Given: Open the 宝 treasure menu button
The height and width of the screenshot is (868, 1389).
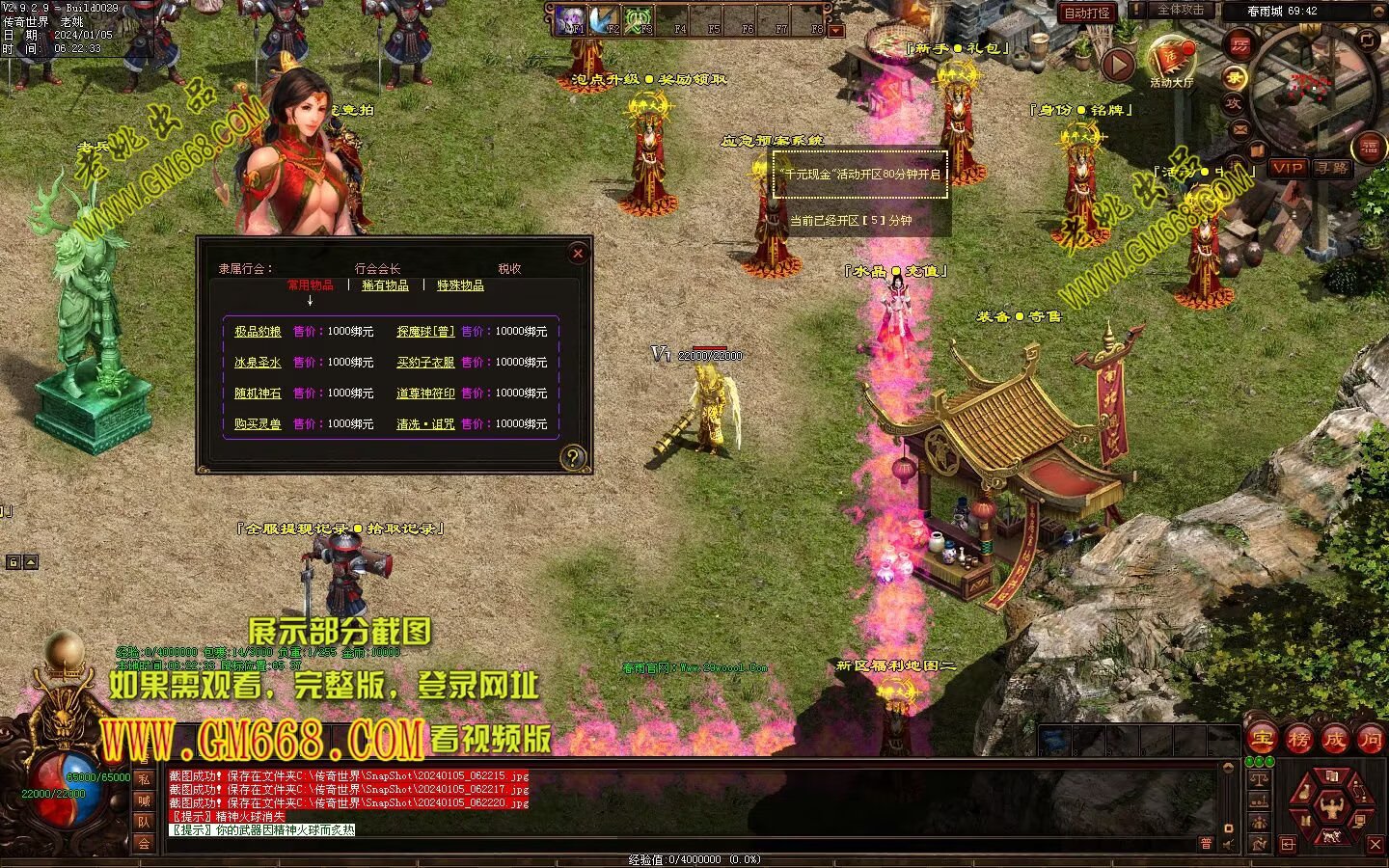Looking at the screenshot, I should (1261, 739).
